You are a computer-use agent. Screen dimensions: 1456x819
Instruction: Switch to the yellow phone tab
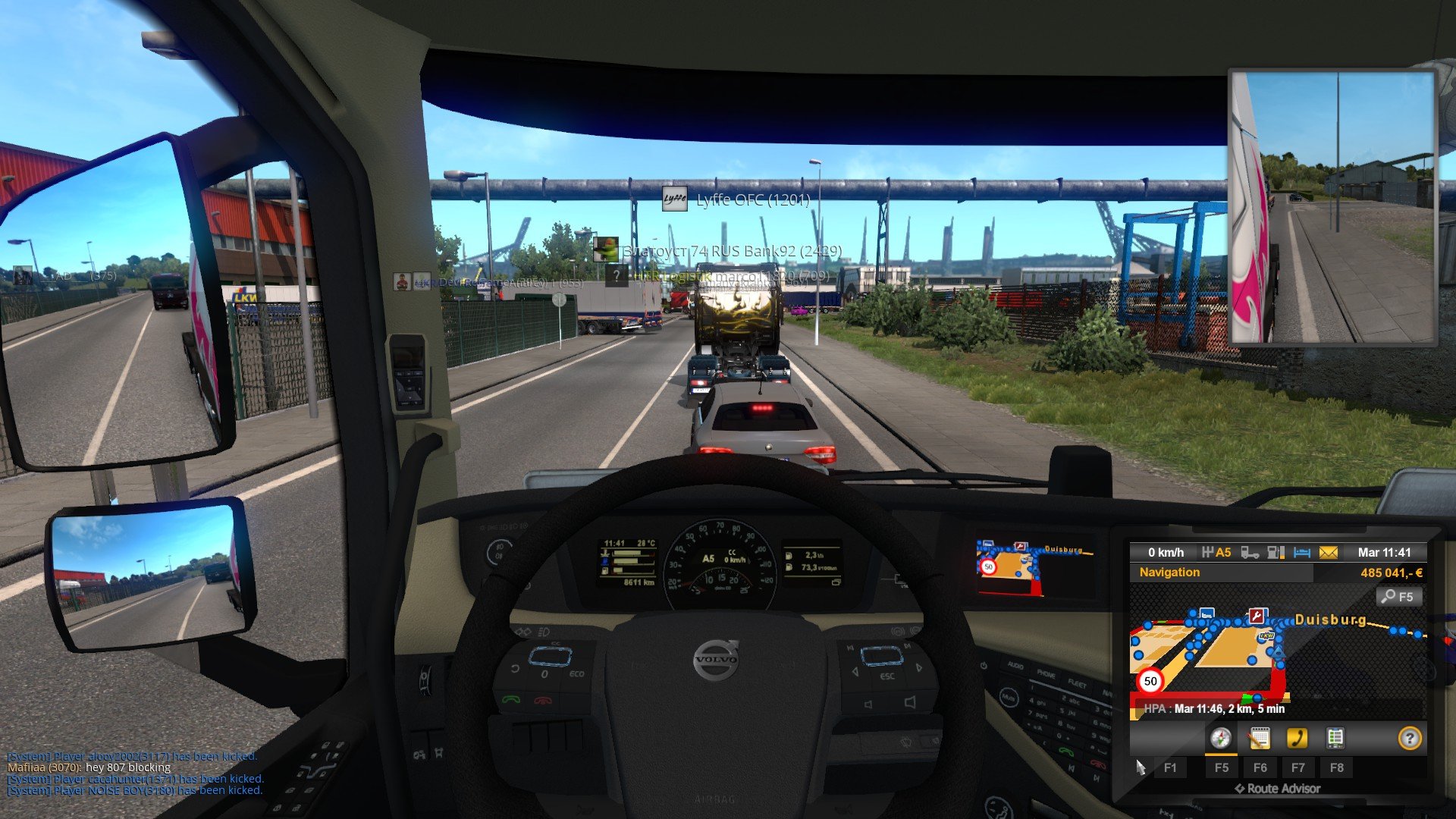click(1297, 738)
